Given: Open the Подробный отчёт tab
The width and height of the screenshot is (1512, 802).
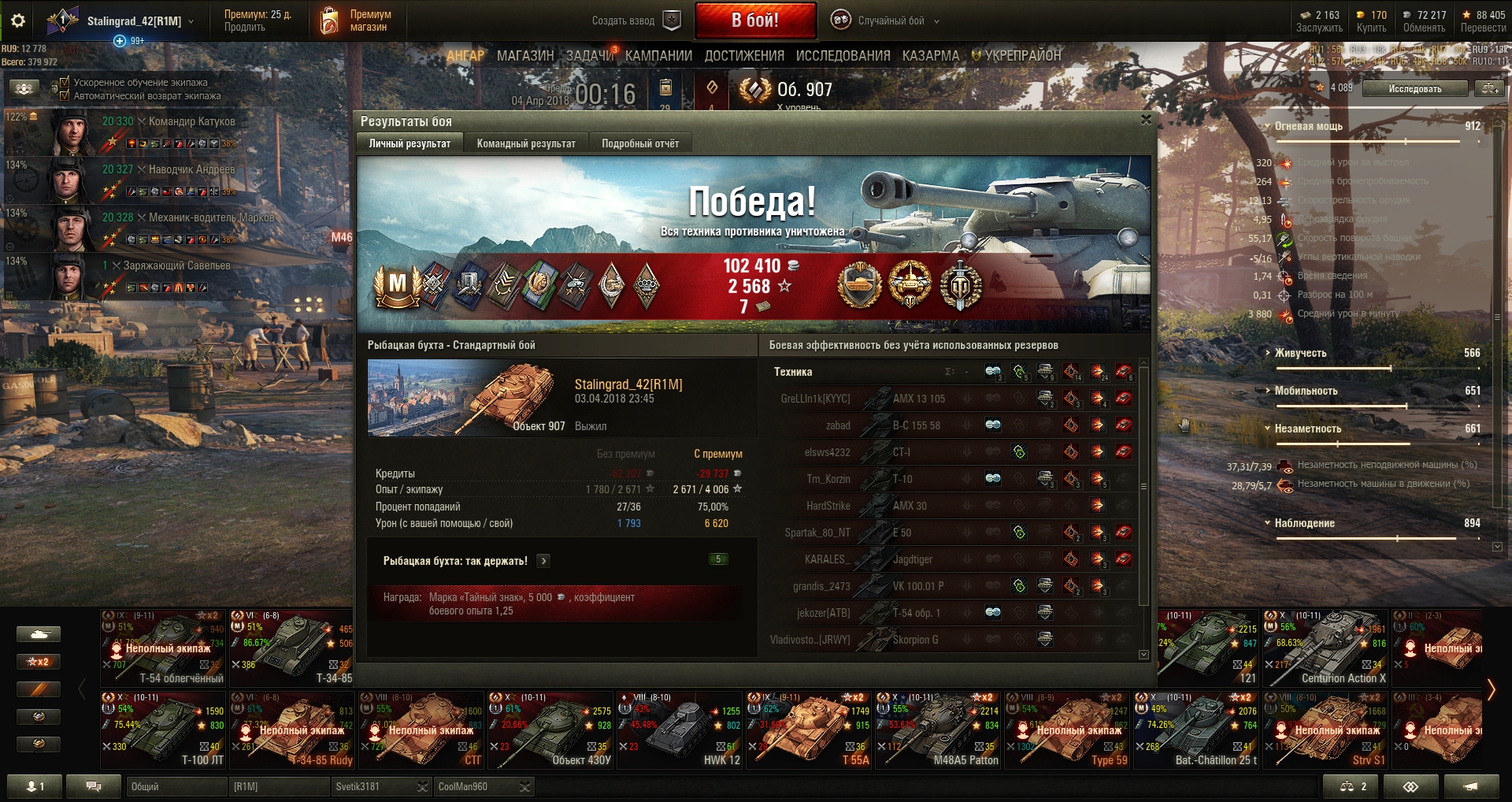Looking at the screenshot, I should coord(639,143).
